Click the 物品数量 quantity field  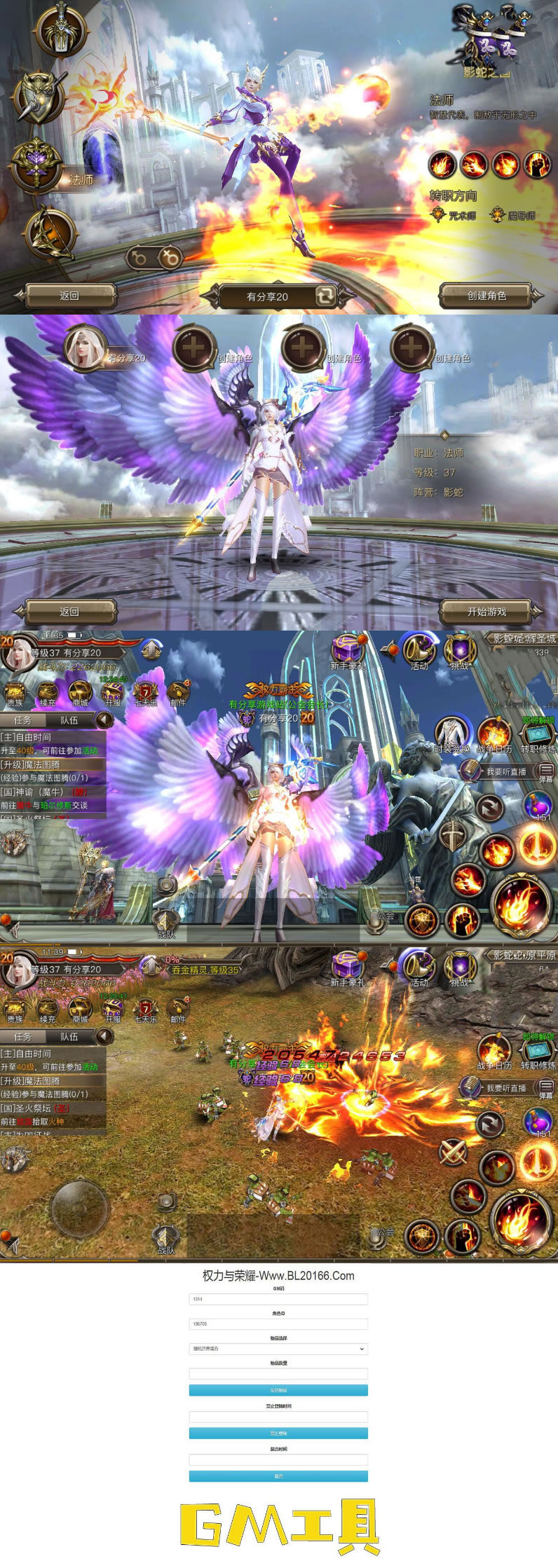(278, 1374)
